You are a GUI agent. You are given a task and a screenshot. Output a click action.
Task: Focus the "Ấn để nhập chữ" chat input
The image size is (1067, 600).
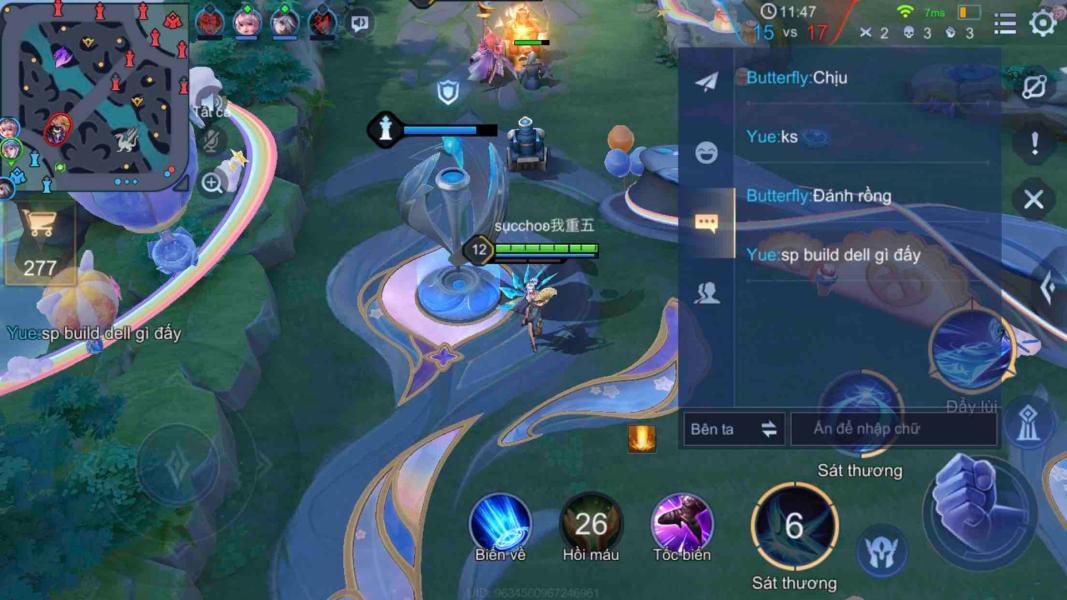893,429
